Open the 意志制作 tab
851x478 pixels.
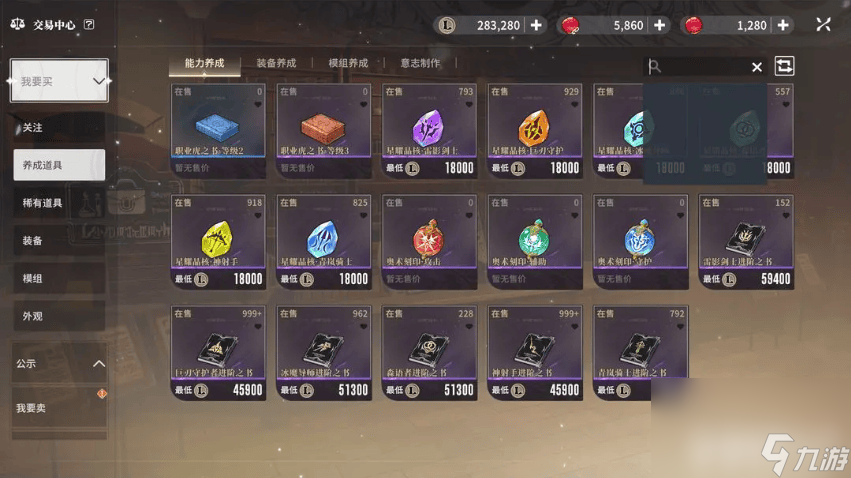click(x=420, y=63)
